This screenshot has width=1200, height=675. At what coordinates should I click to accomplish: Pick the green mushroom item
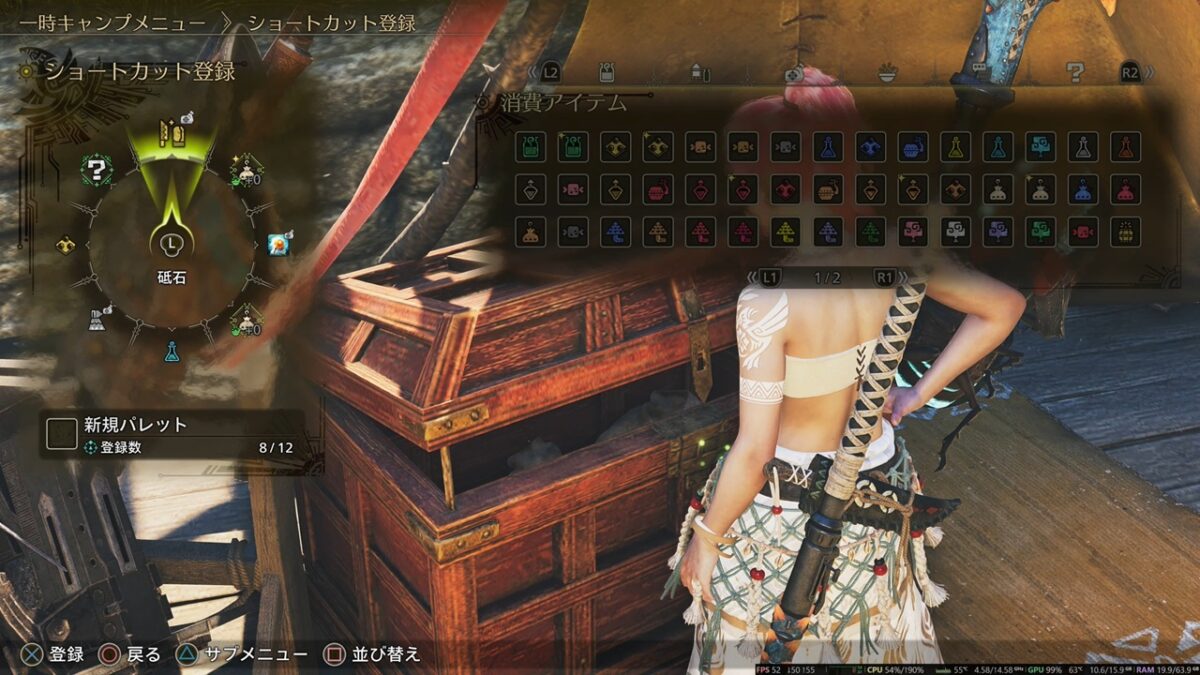(x=870, y=232)
